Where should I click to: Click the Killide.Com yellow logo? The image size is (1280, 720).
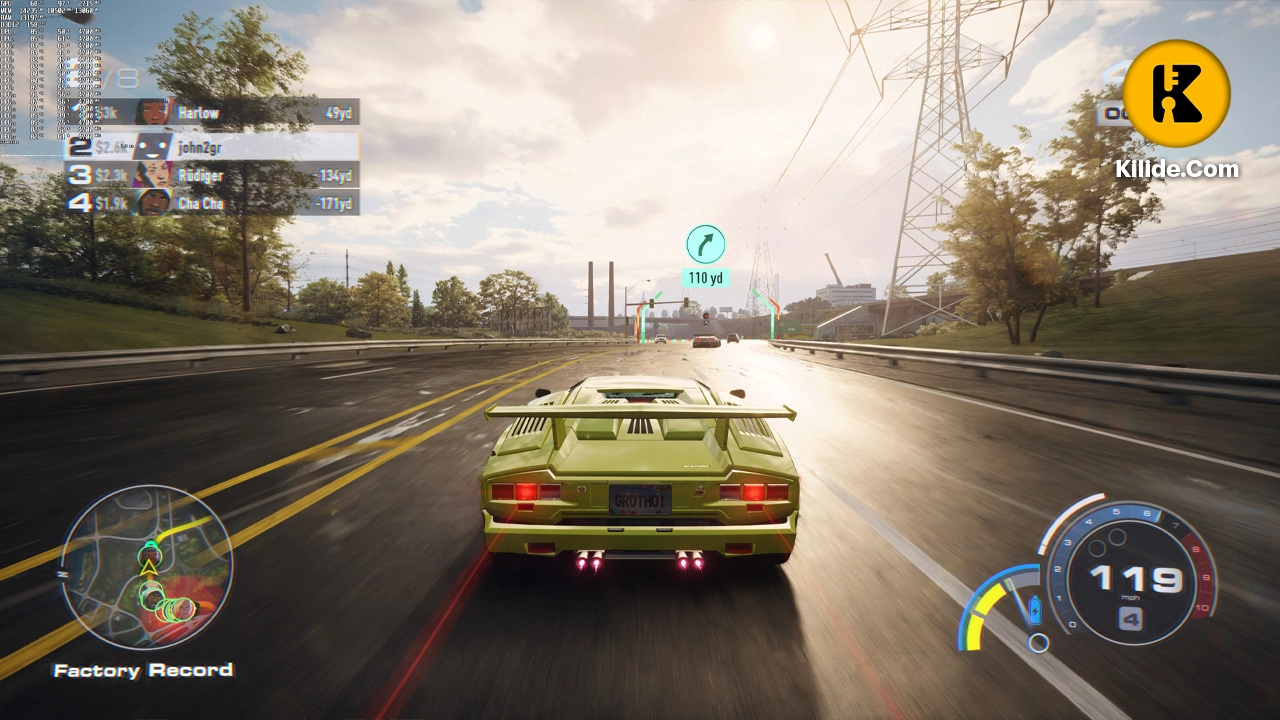coord(1176,92)
